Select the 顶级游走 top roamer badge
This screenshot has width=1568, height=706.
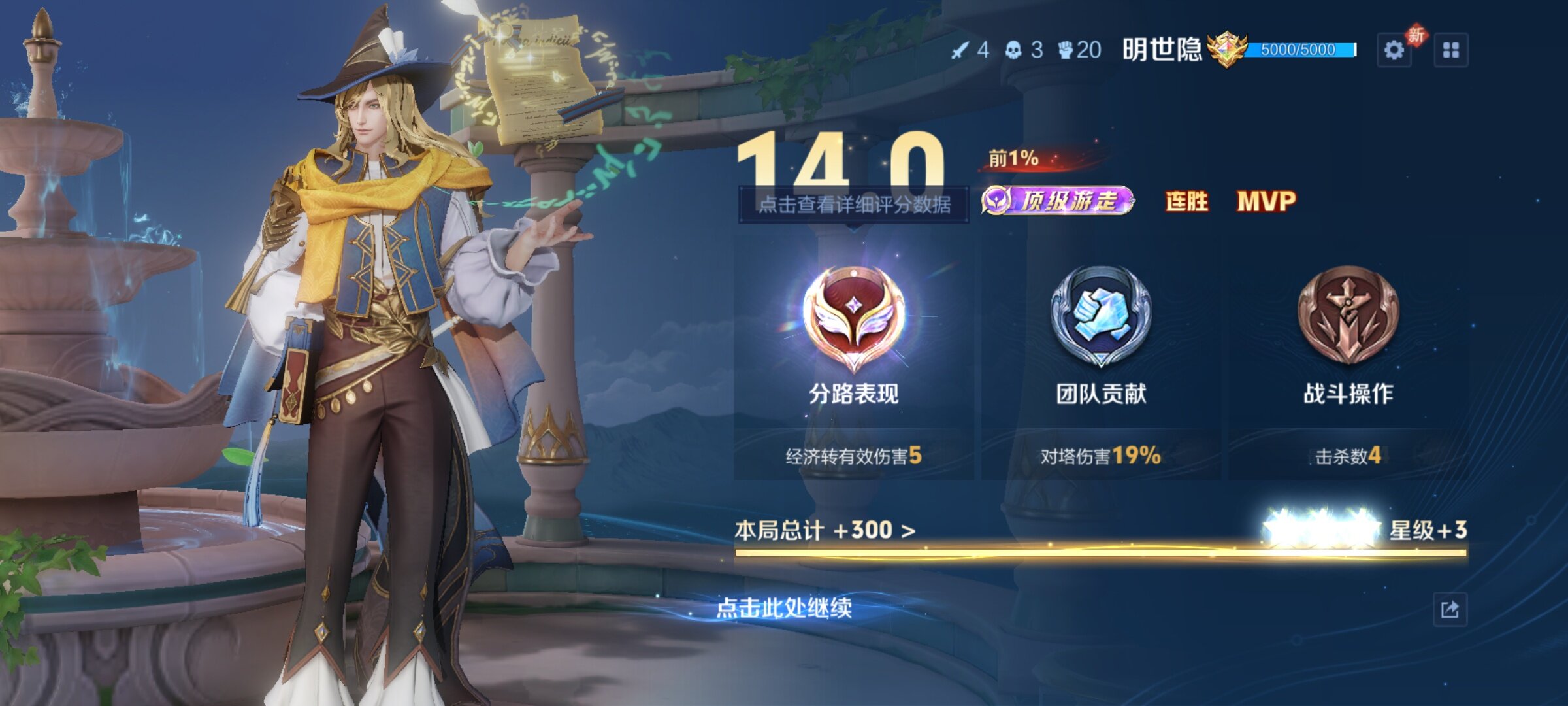tap(1058, 201)
